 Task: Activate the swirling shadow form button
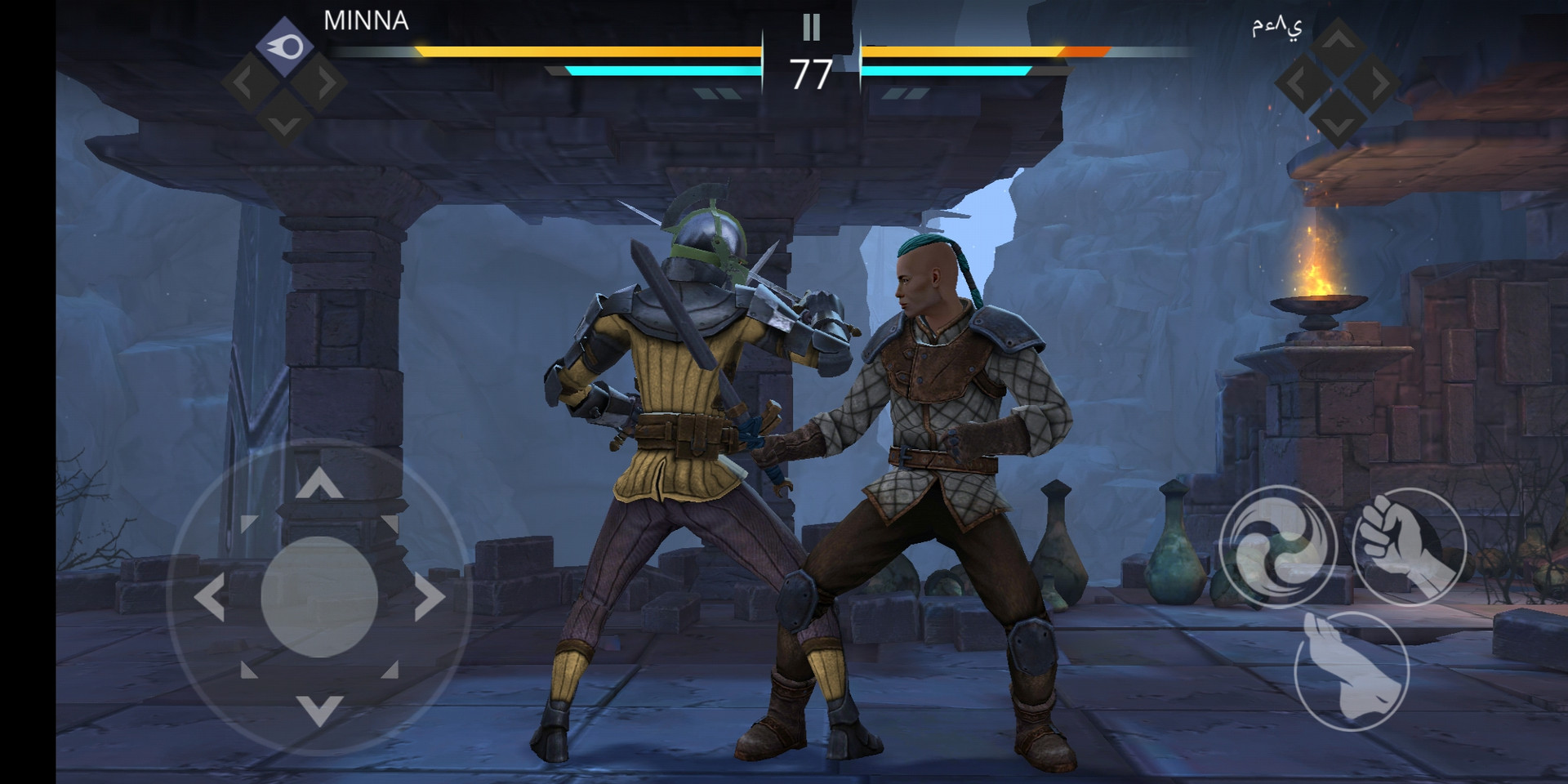point(1277,546)
